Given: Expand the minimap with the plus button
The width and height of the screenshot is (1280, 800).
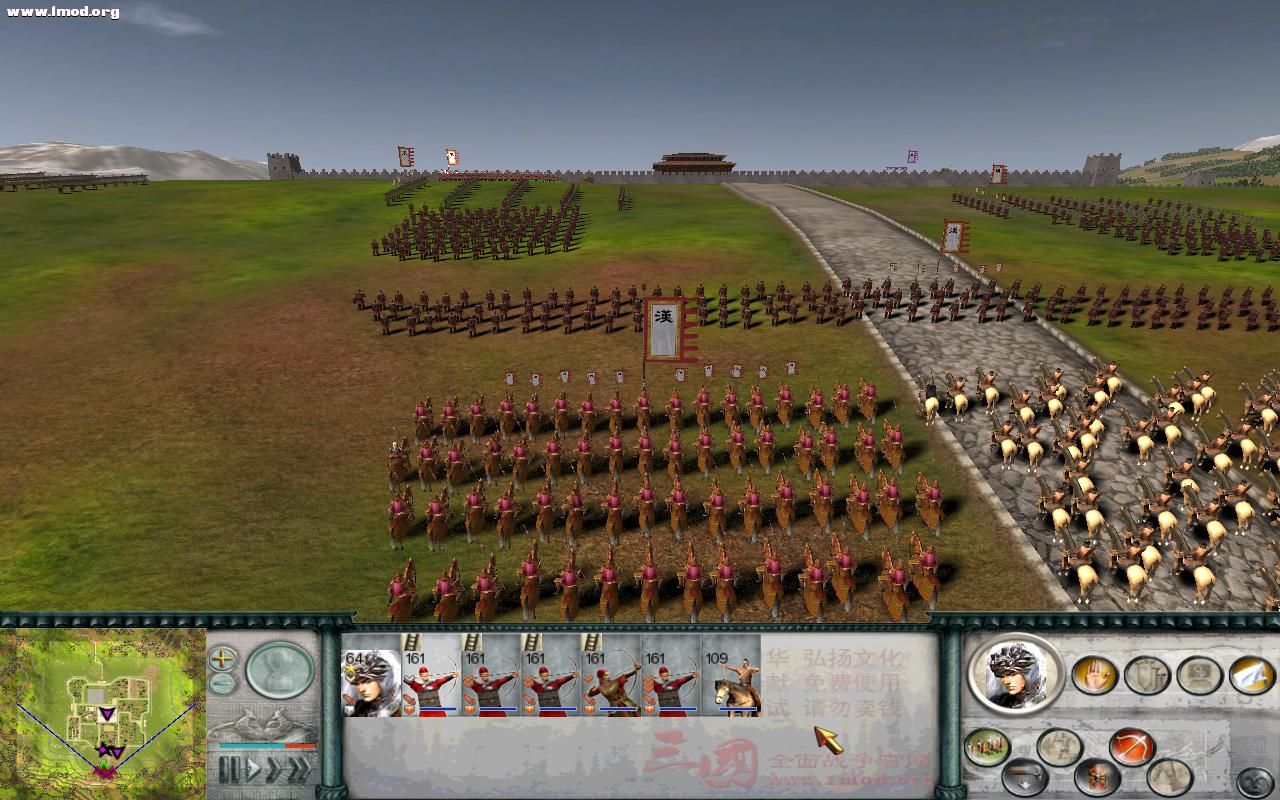Looking at the screenshot, I should [x=221, y=660].
